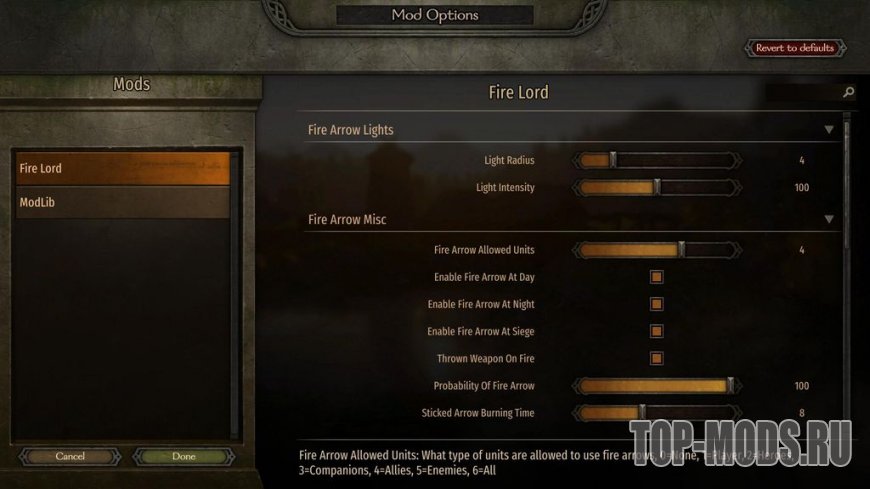Cancel the mod options changes
This screenshot has height=489, width=870.
pos(70,456)
